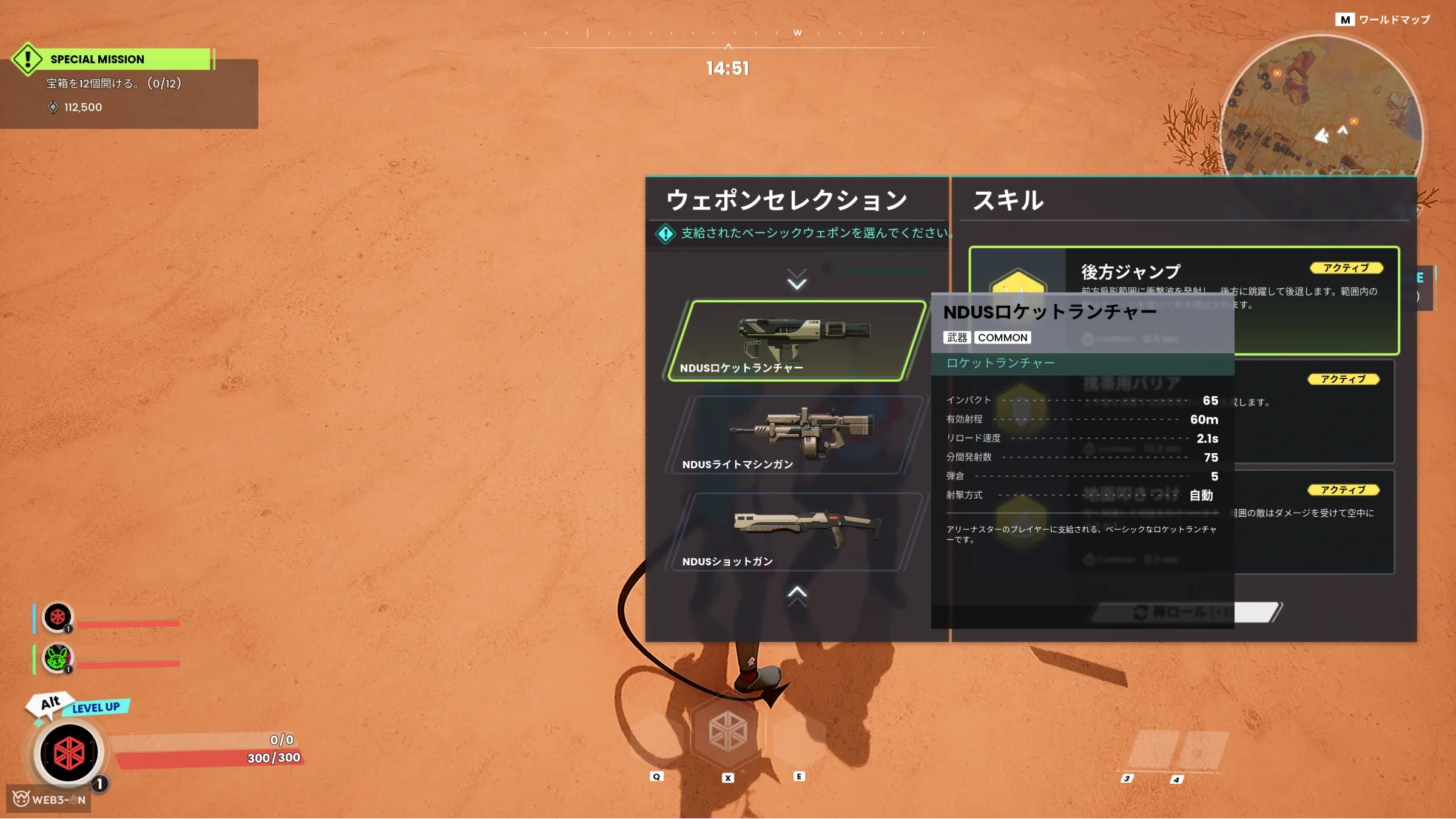Open the ワールドマップ world map label
Image resolution: width=1456 pixels, height=819 pixels.
1383,20
